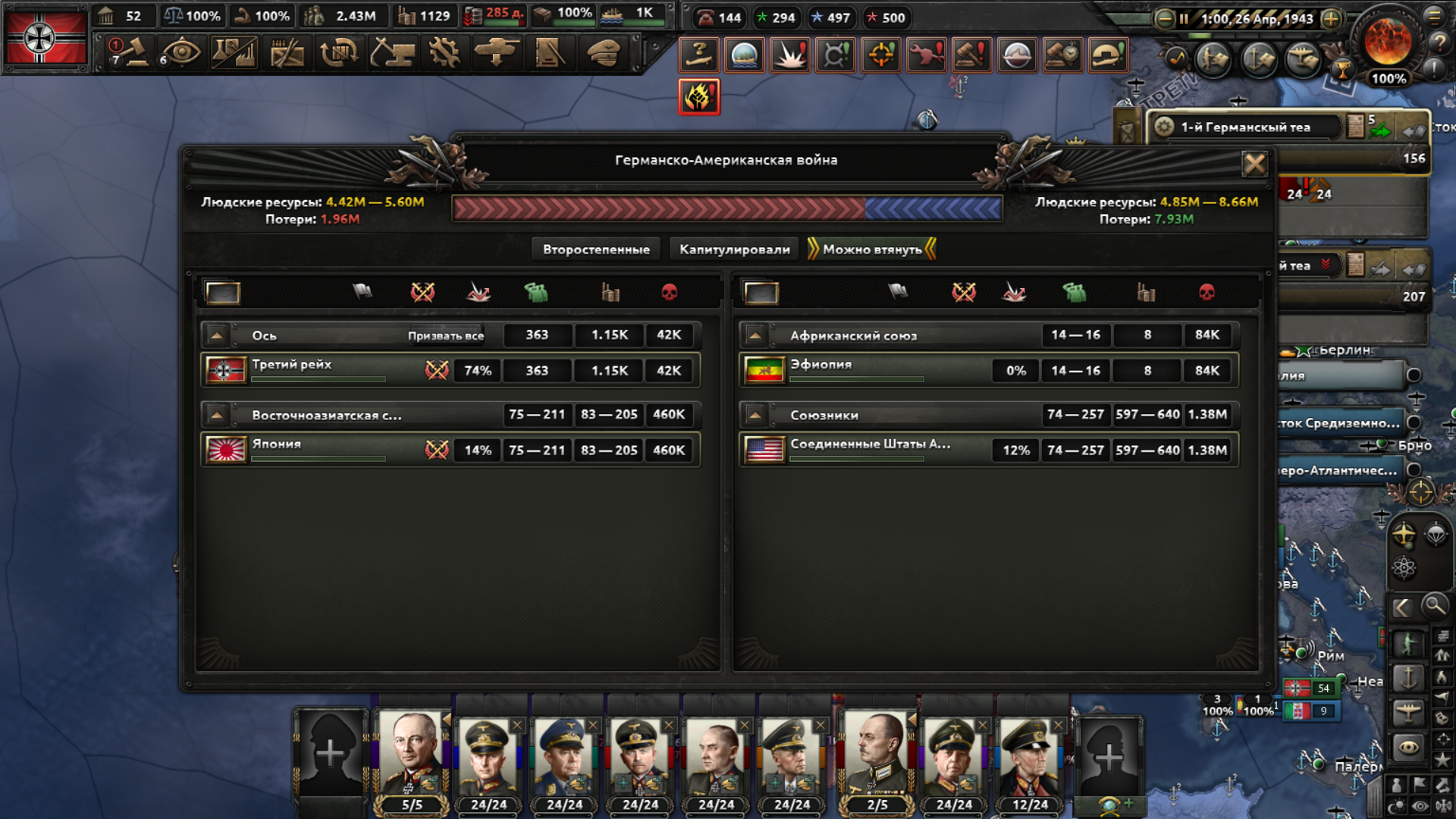Select the Третий рейх country row
Screen dimensions: 1456x819
coord(318,370)
